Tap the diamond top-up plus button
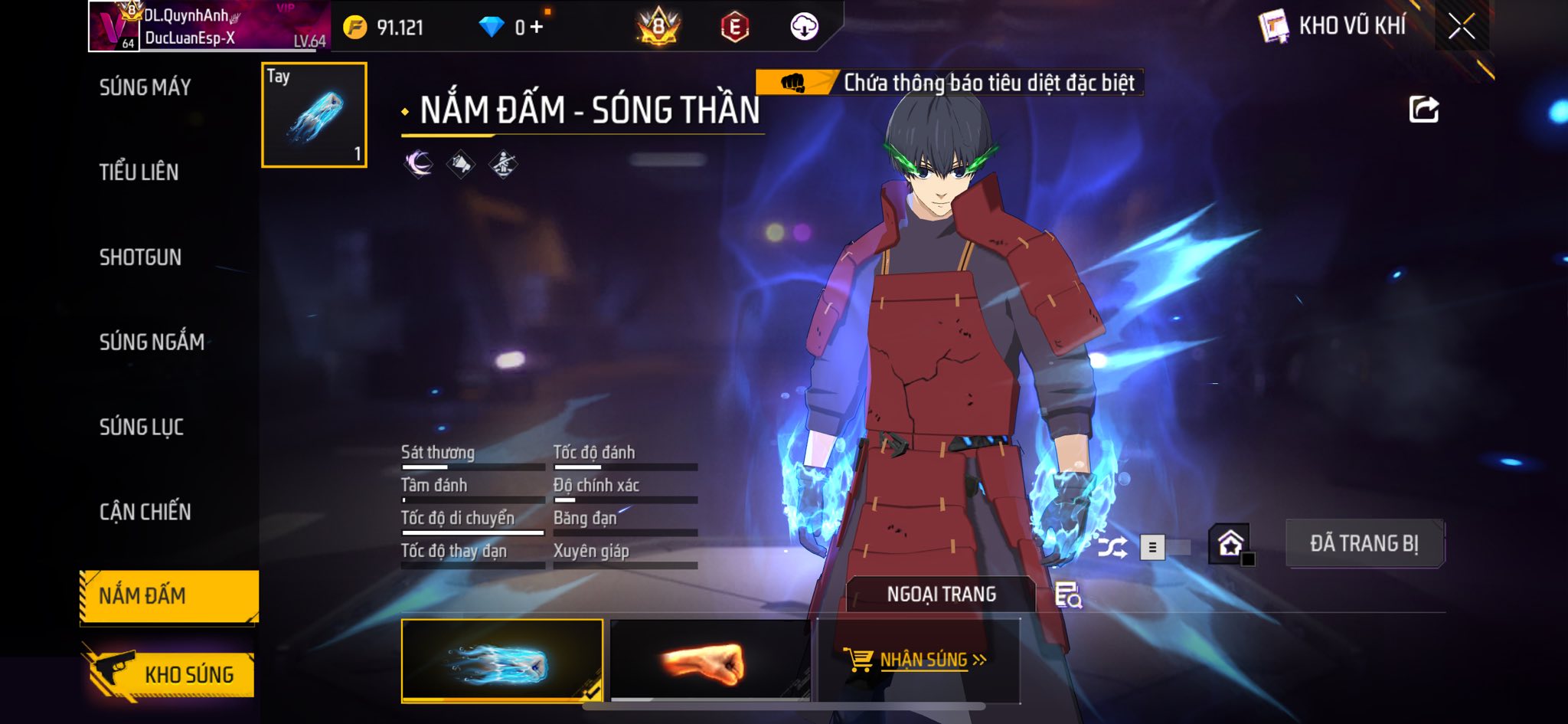This screenshot has width=1568, height=724. (x=537, y=28)
